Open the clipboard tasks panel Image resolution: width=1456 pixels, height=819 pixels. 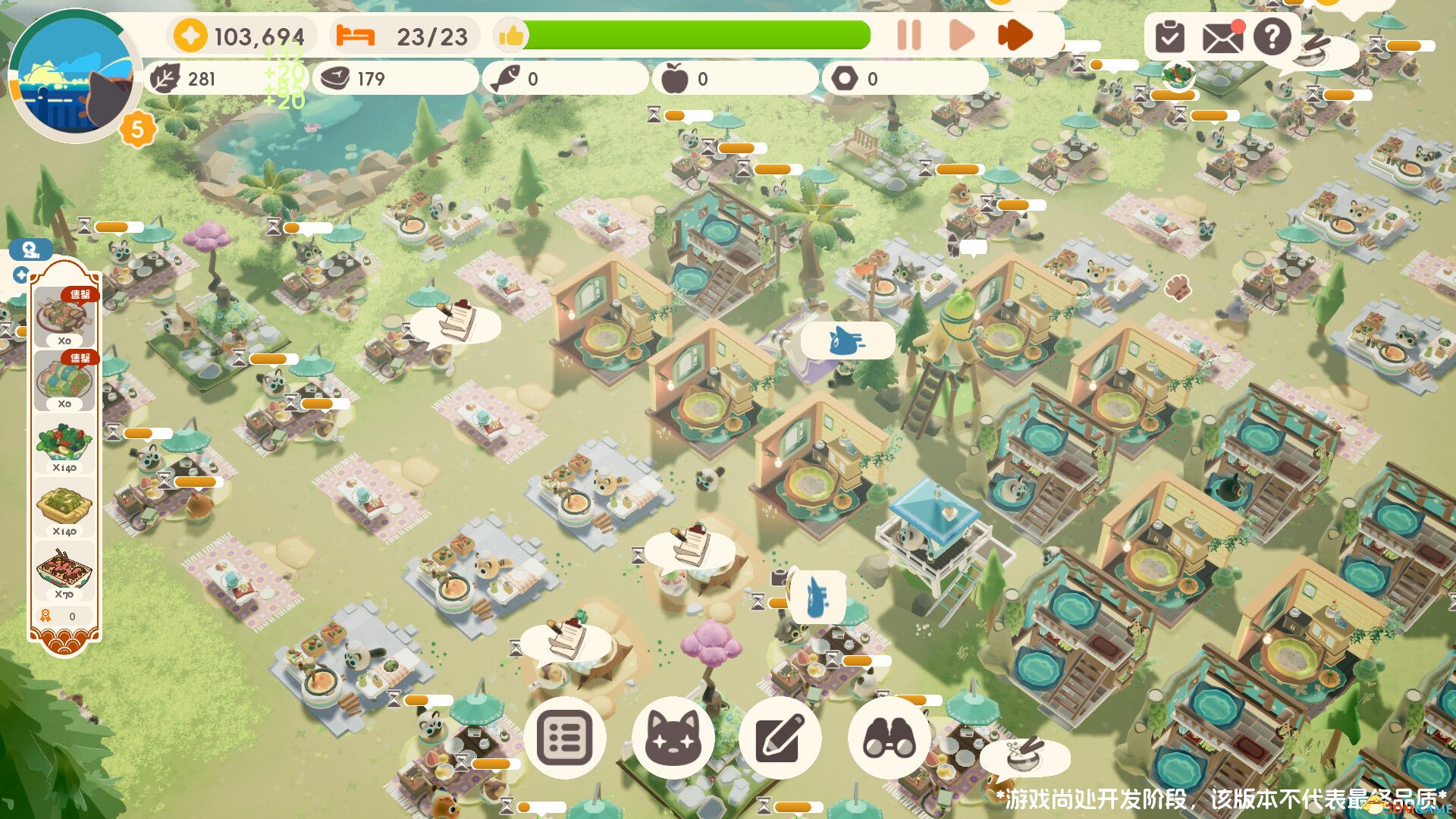[1169, 37]
